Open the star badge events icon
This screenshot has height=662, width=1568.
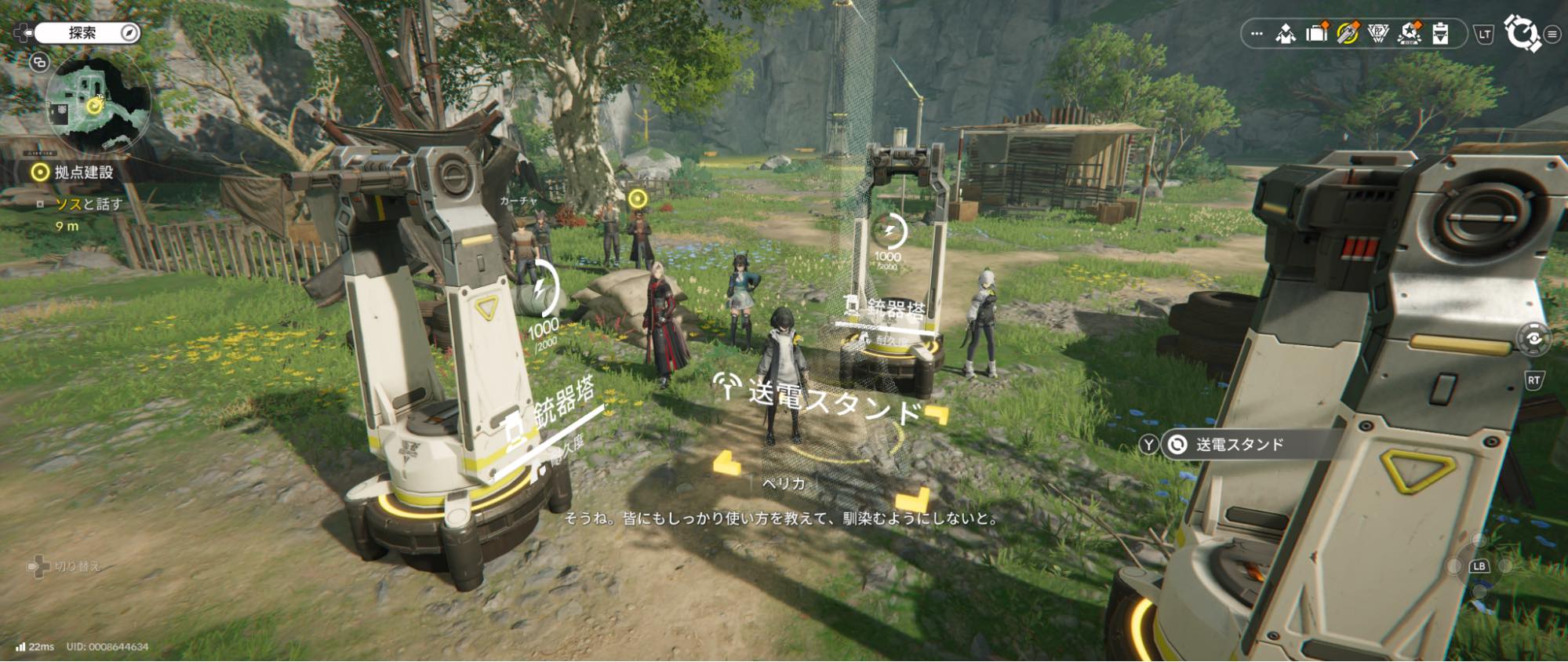(x=1408, y=34)
